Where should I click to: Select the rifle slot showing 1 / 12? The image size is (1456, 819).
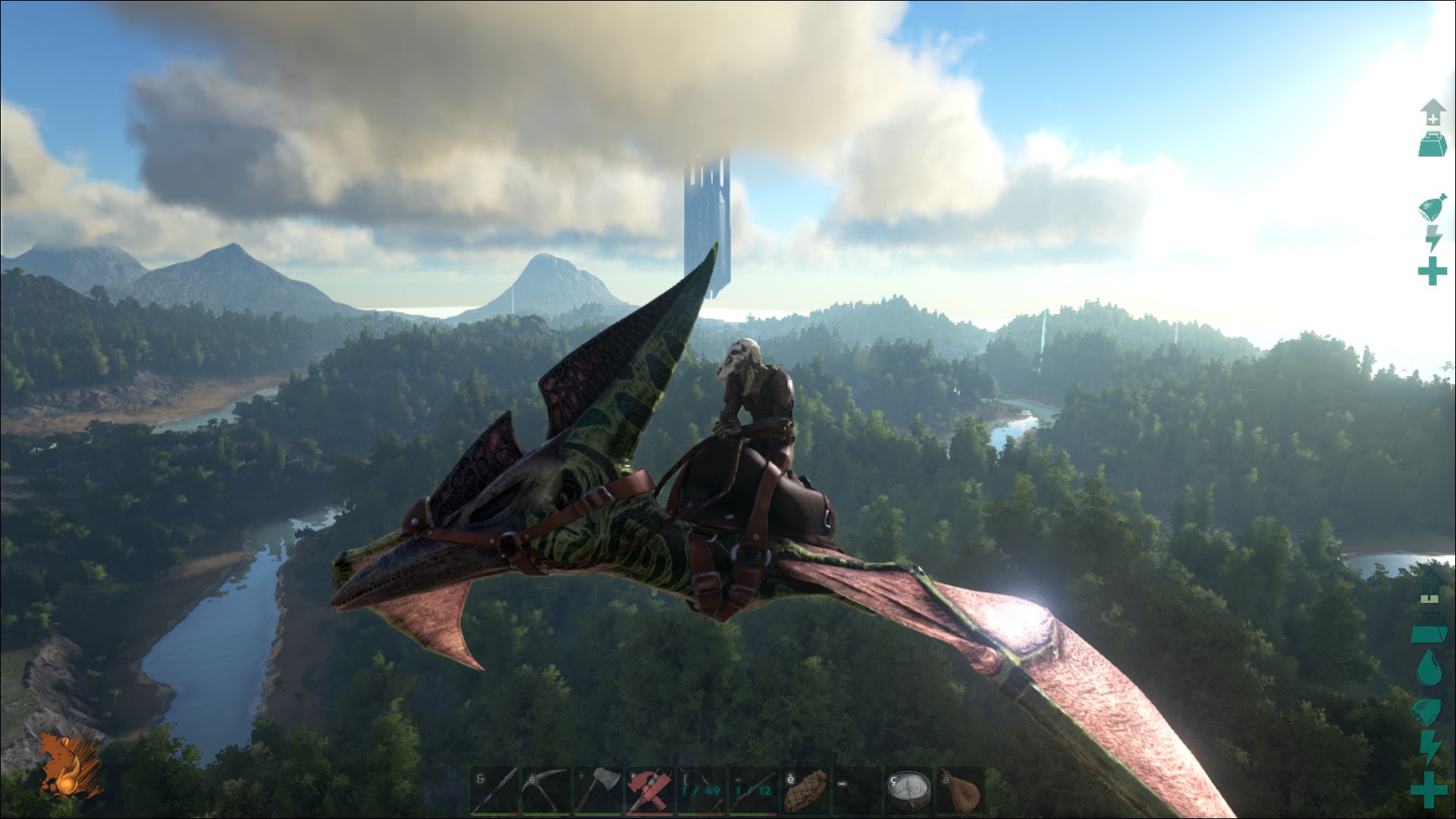pyautogui.click(x=753, y=791)
